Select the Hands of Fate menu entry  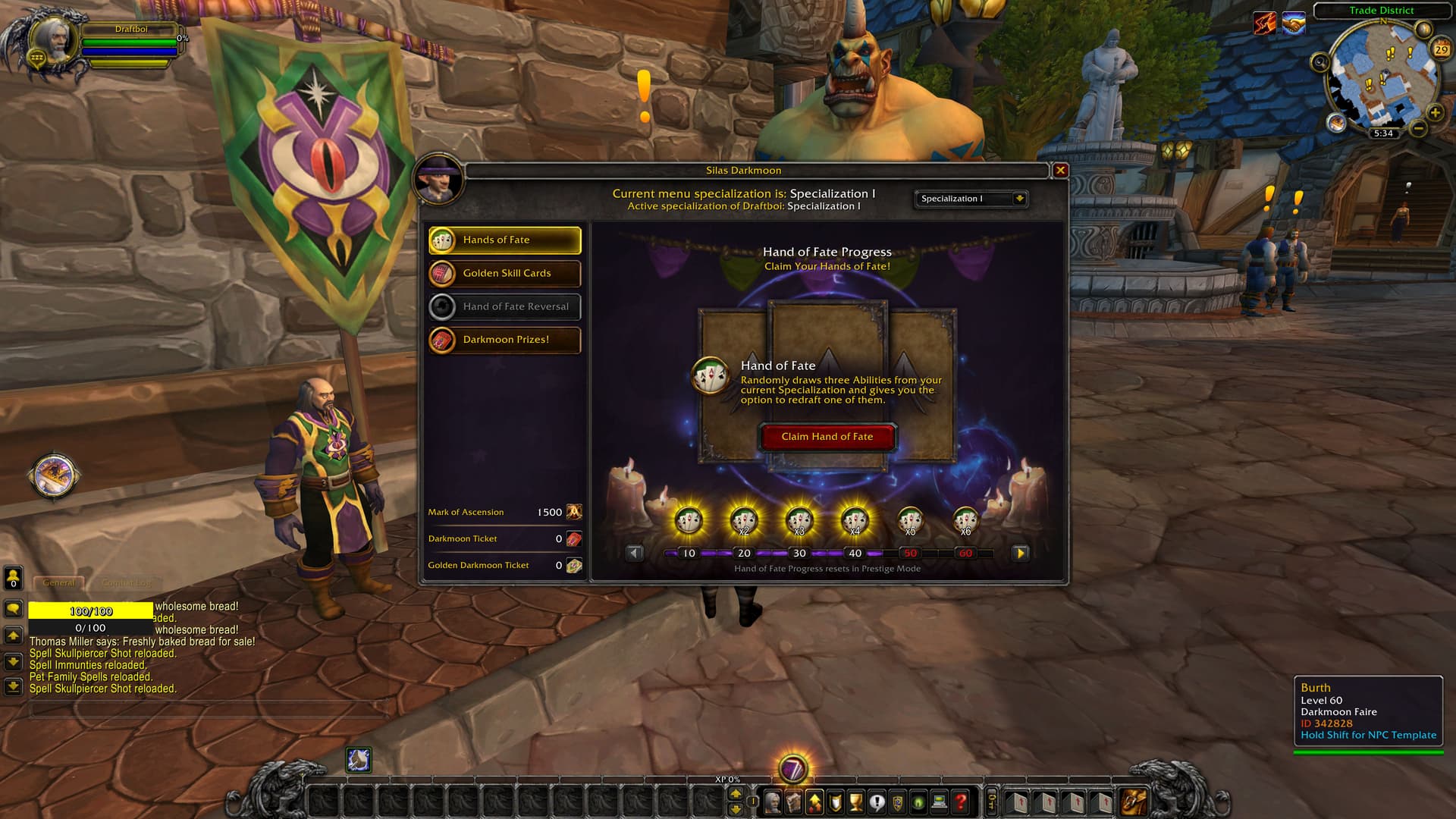[x=505, y=240]
